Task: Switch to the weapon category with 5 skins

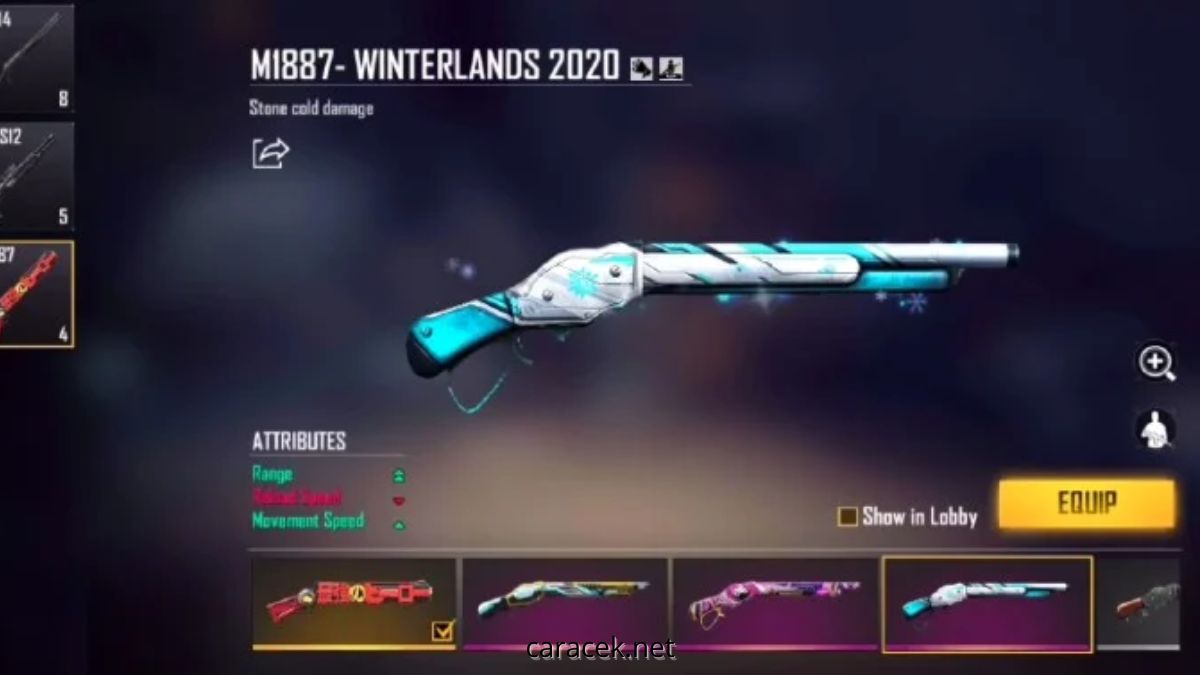Action: pyautogui.click(x=36, y=175)
